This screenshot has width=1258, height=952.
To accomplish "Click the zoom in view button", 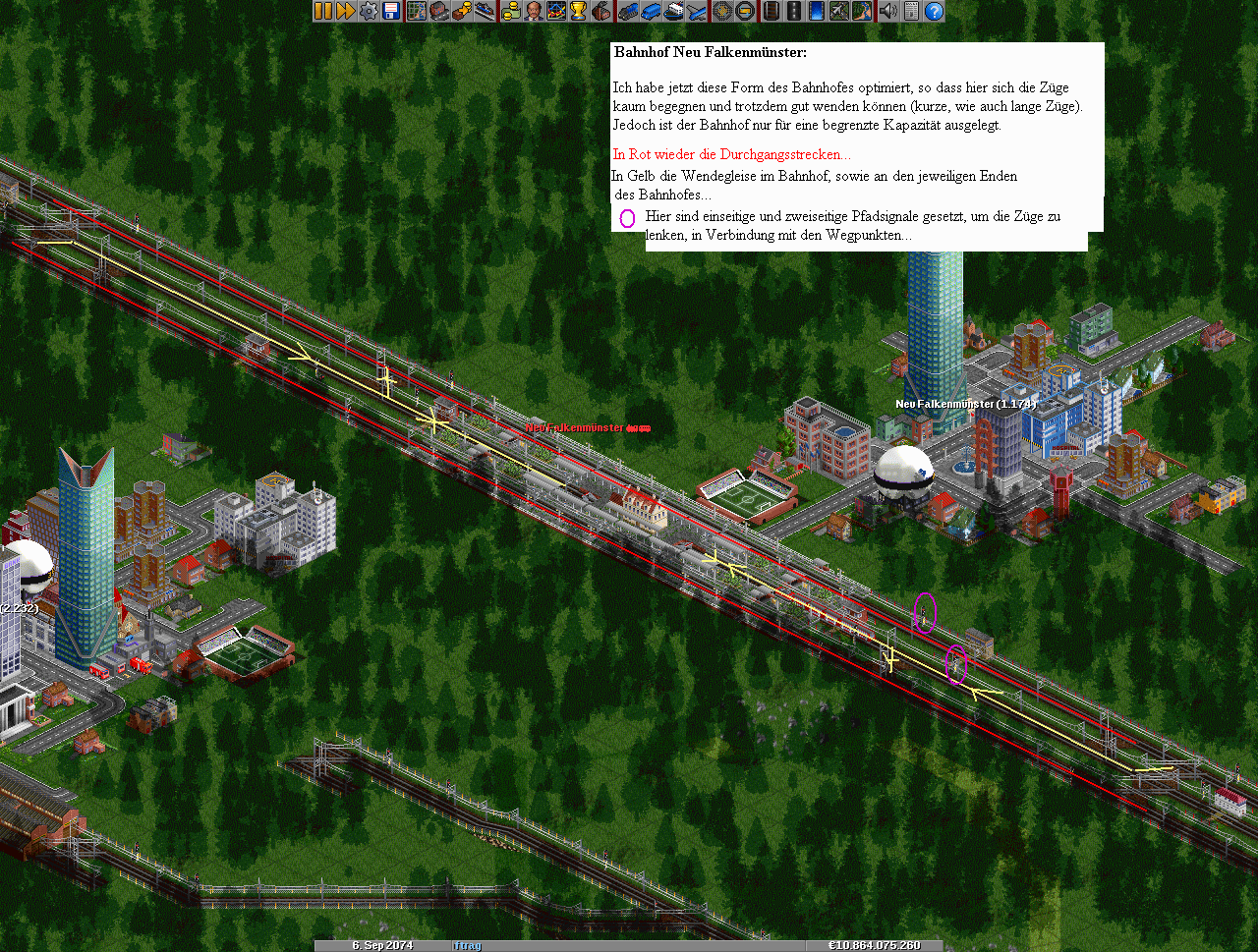I will coord(722,11).
